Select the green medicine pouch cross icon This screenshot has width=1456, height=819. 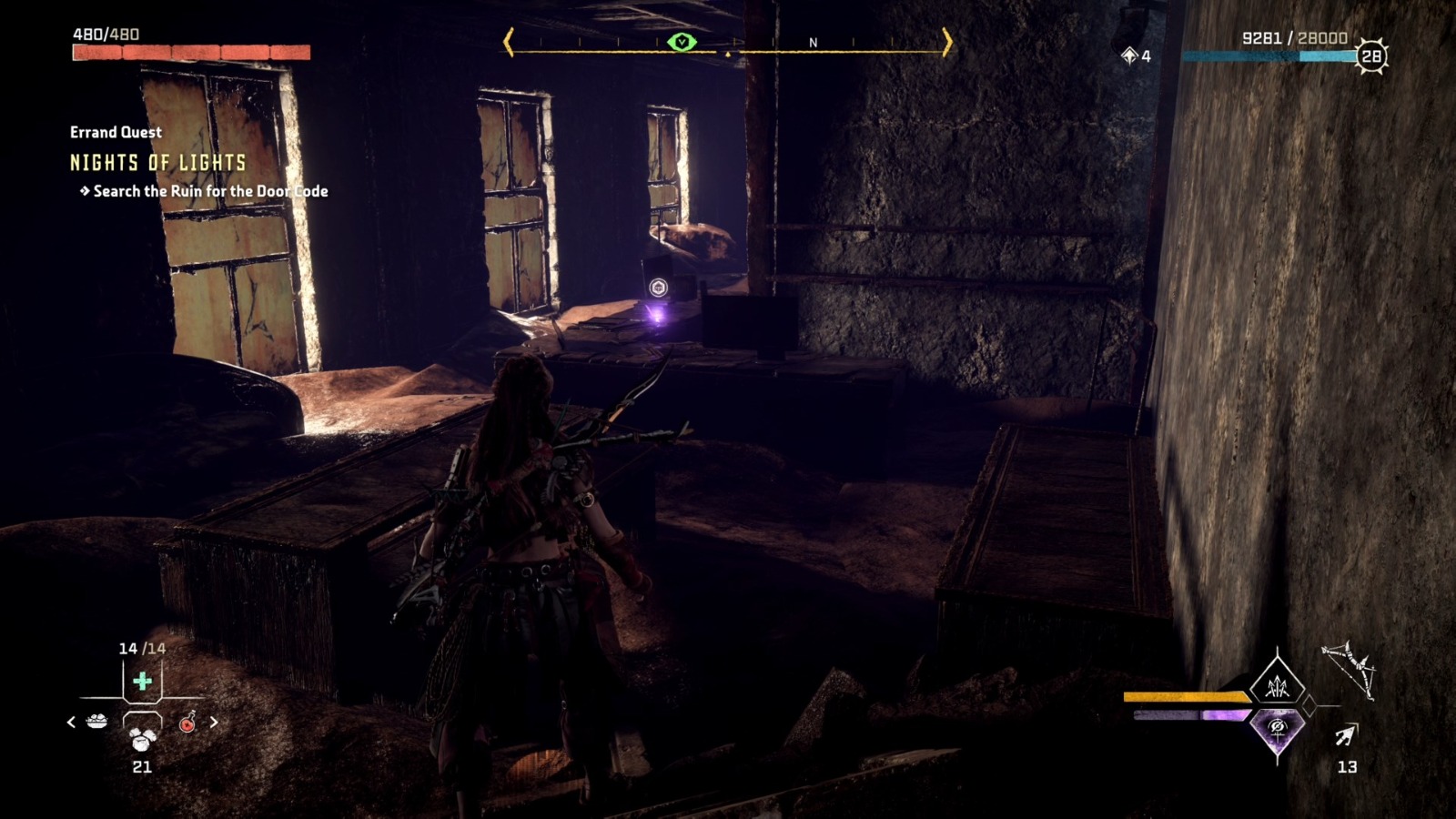(x=141, y=681)
